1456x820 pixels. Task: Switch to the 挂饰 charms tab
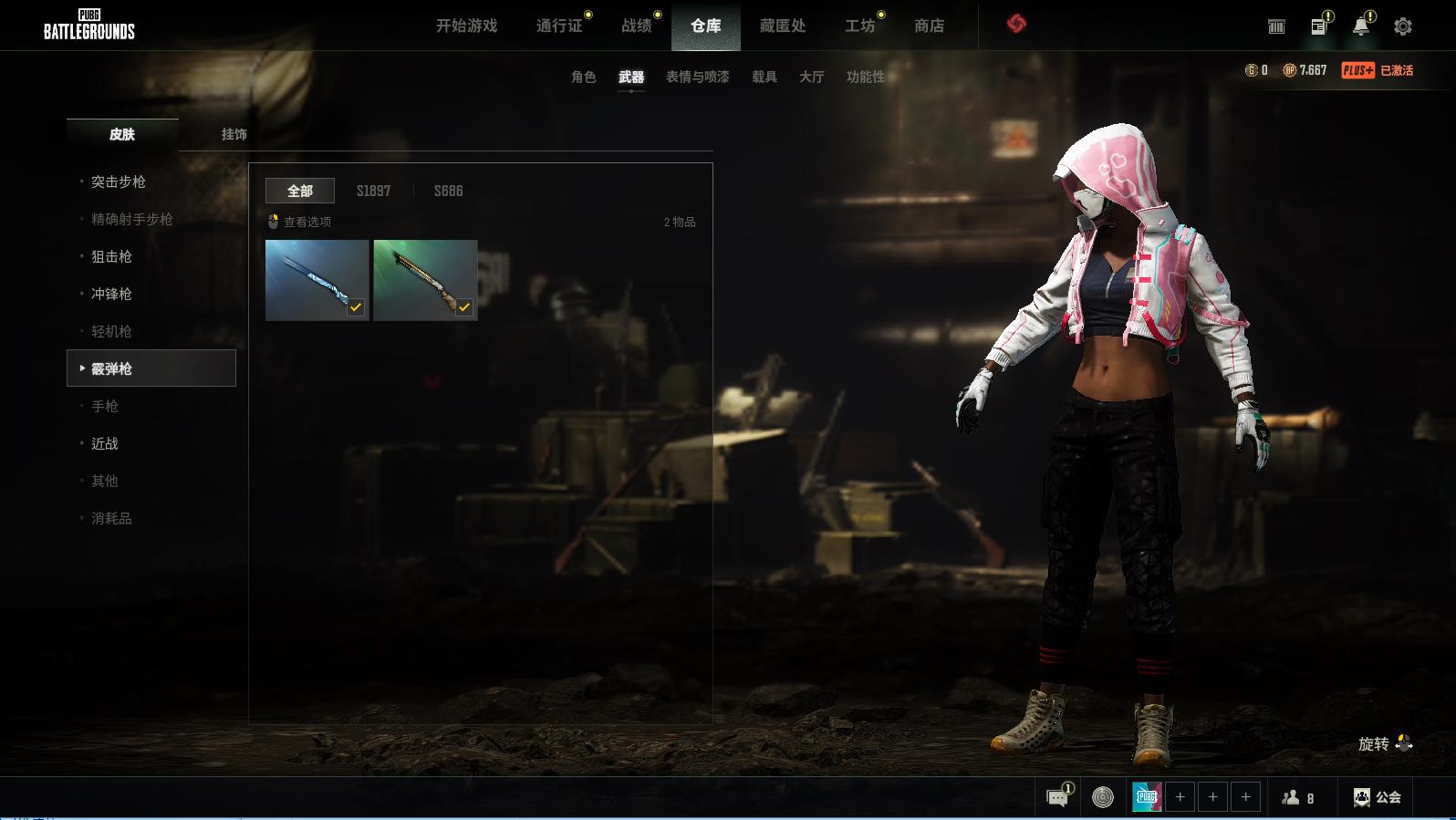(234, 134)
